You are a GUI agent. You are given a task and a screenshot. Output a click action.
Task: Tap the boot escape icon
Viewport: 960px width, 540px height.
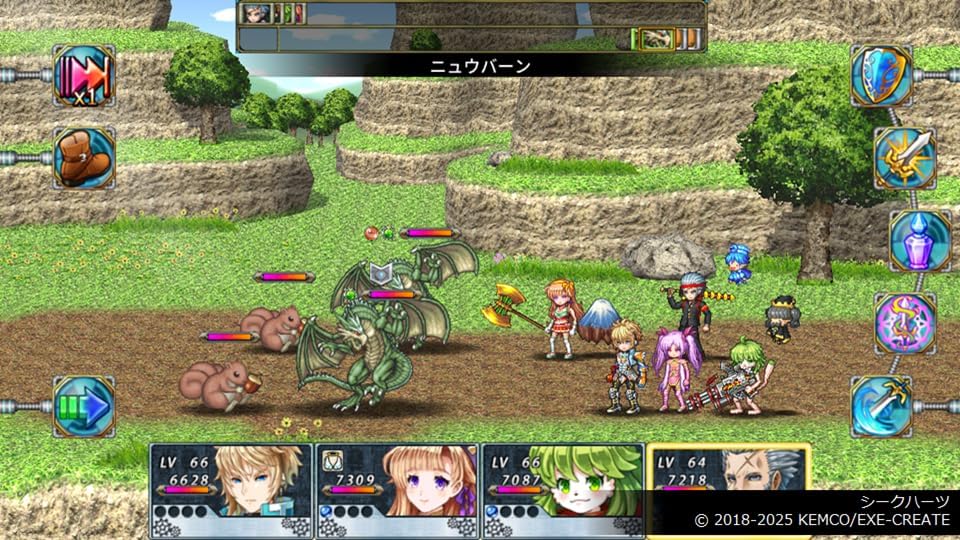tap(84, 158)
